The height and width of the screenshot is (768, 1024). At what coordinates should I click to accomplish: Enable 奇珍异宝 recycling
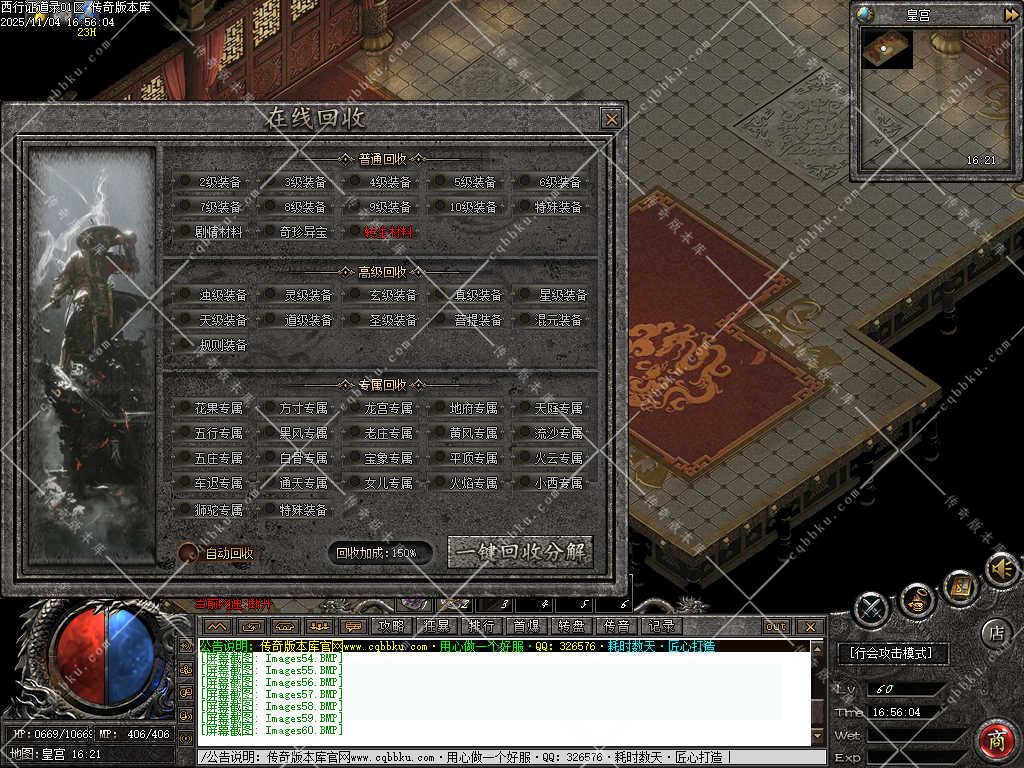coord(270,232)
